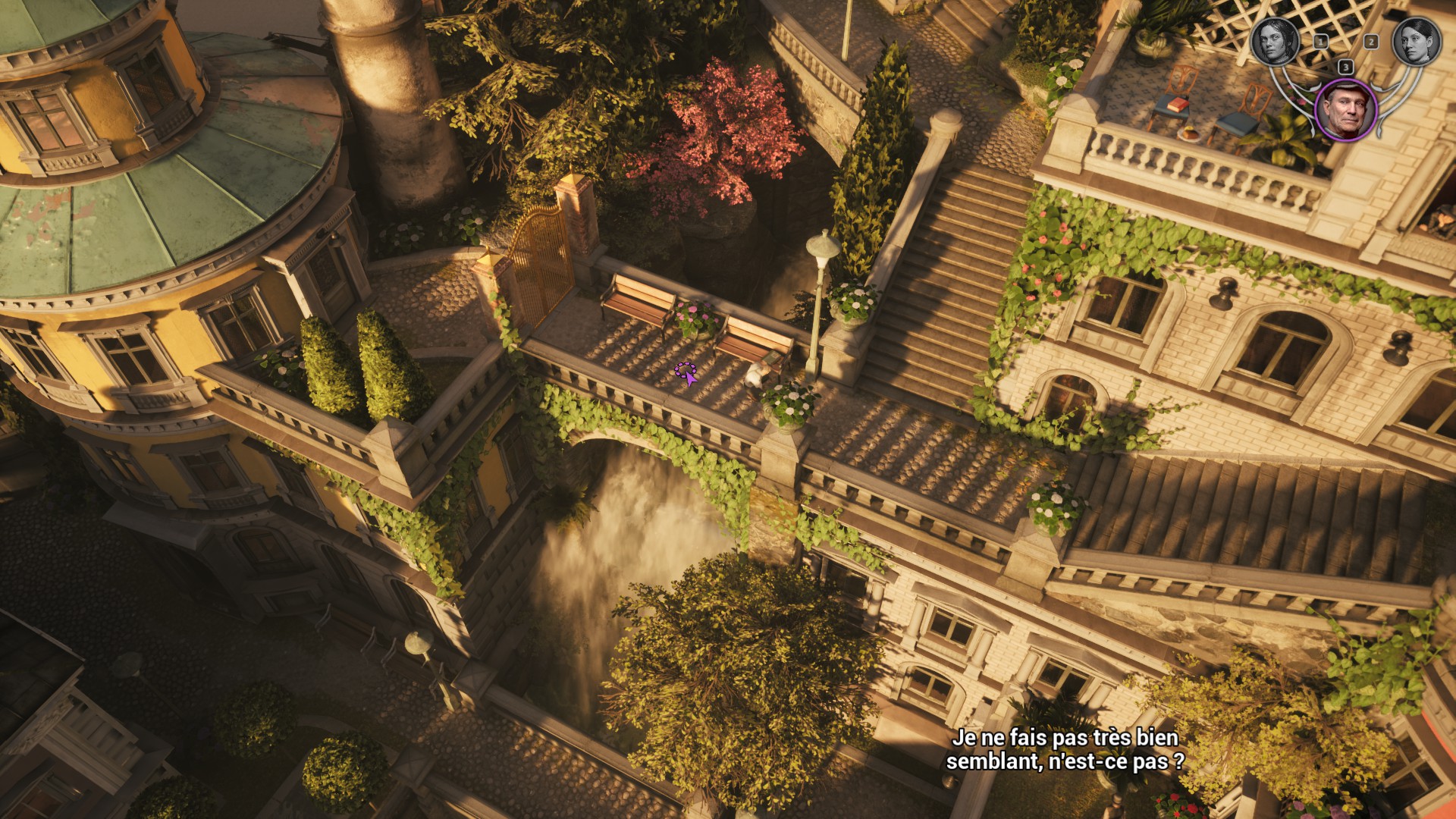Select the loose-haired woman's portrait labeled 1
1456x819 pixels.
click(1276, 41)
